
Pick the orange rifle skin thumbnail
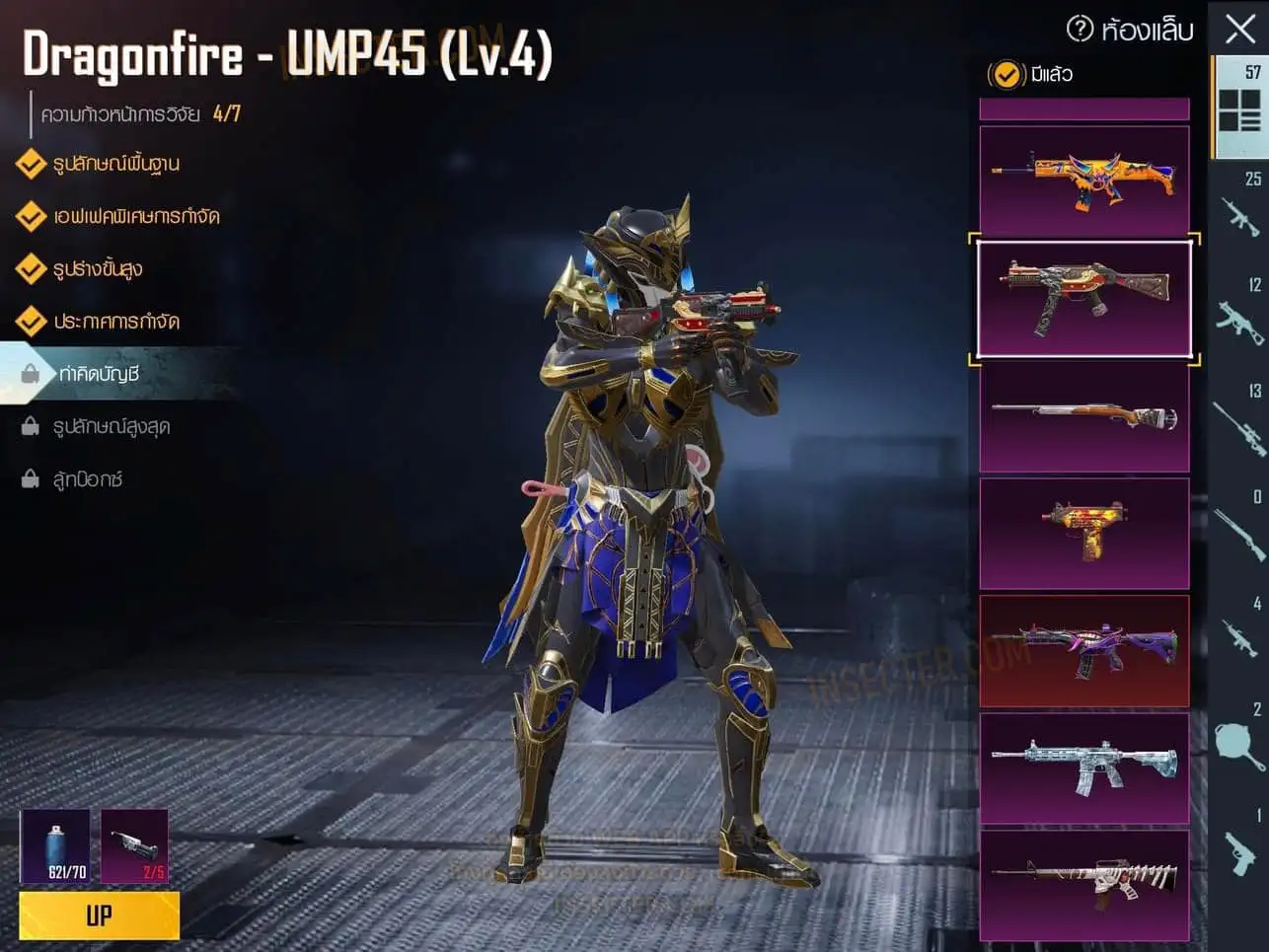[1083, 181]
